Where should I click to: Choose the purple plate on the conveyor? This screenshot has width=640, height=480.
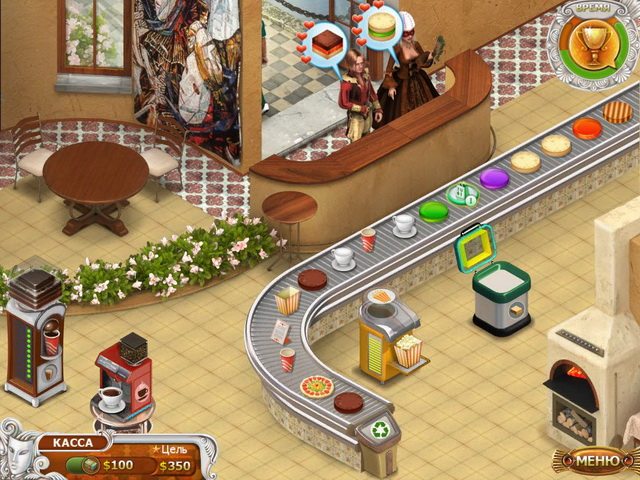click(494, 178)
